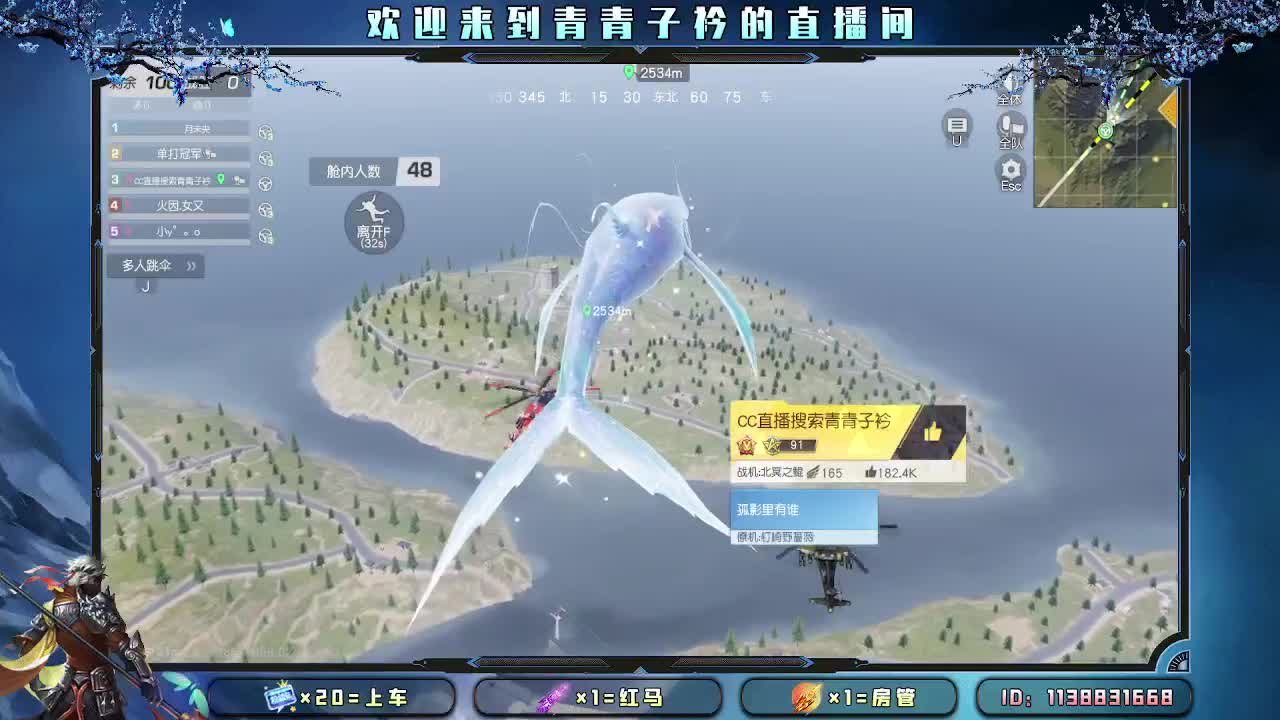
Task: Expand the 多人跳伞 panel with the >> arrow
Action: [x=191, y=266]
